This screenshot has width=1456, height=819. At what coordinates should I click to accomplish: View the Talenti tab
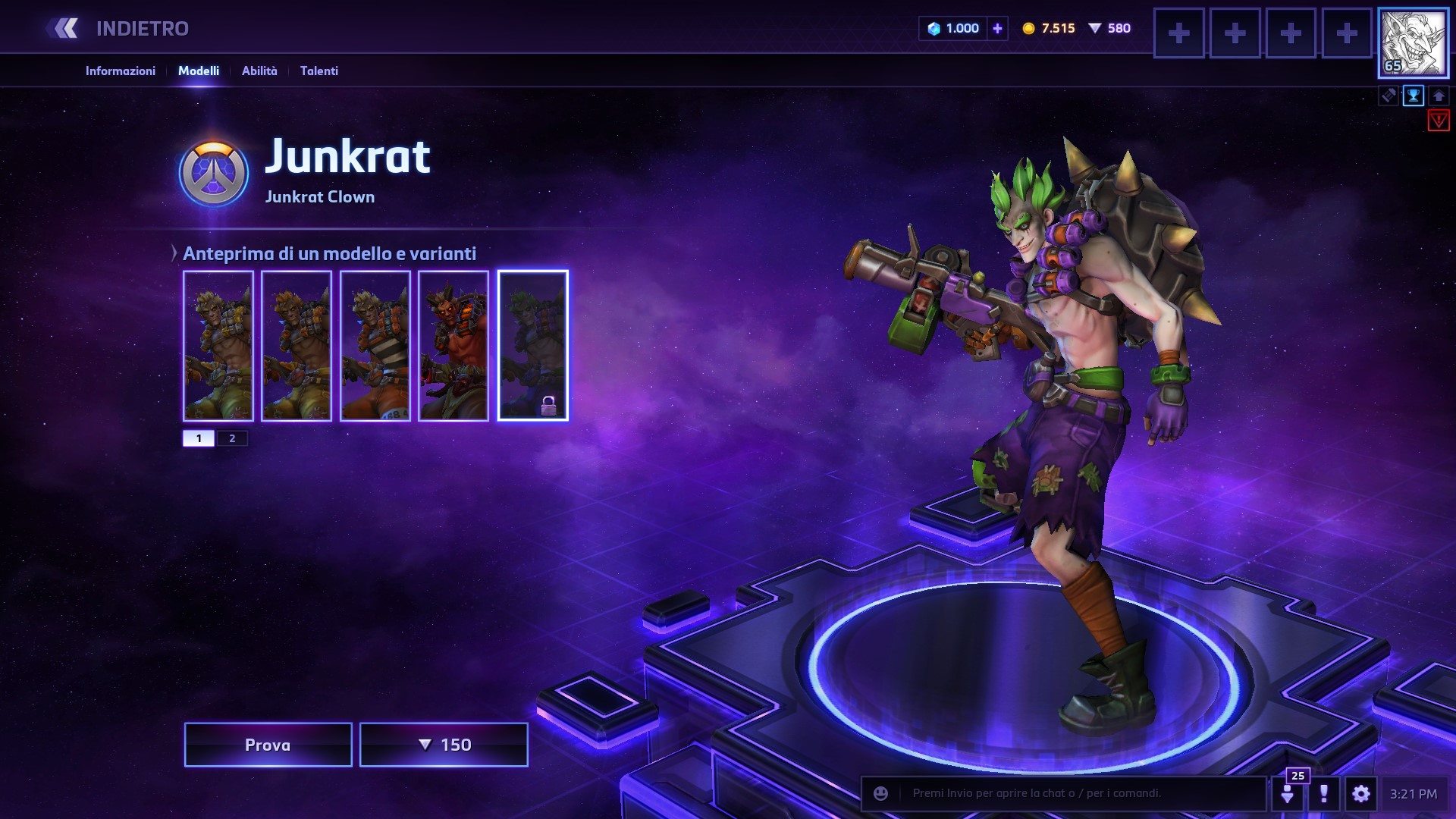319,71
